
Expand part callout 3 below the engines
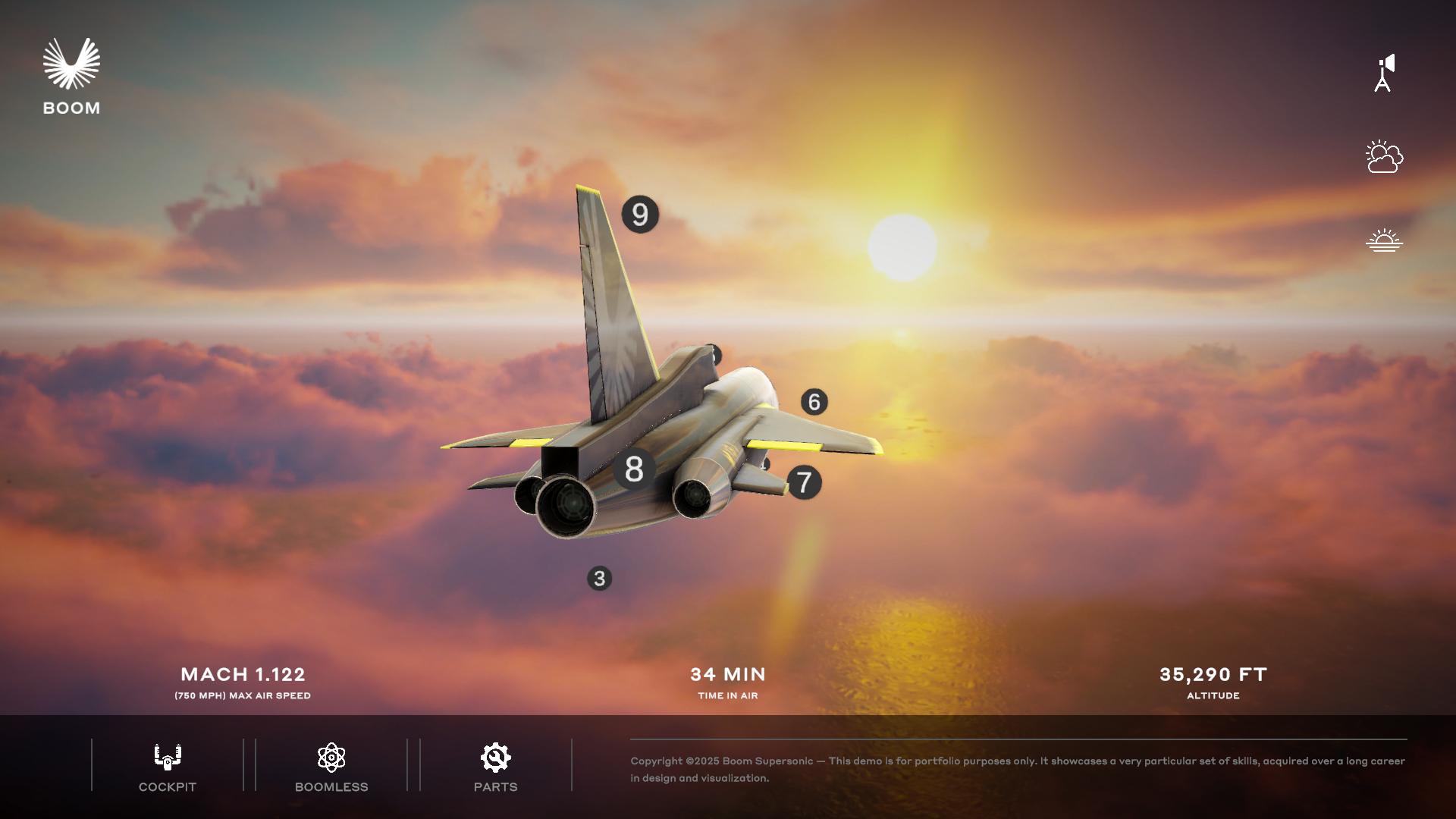(599, 579)
